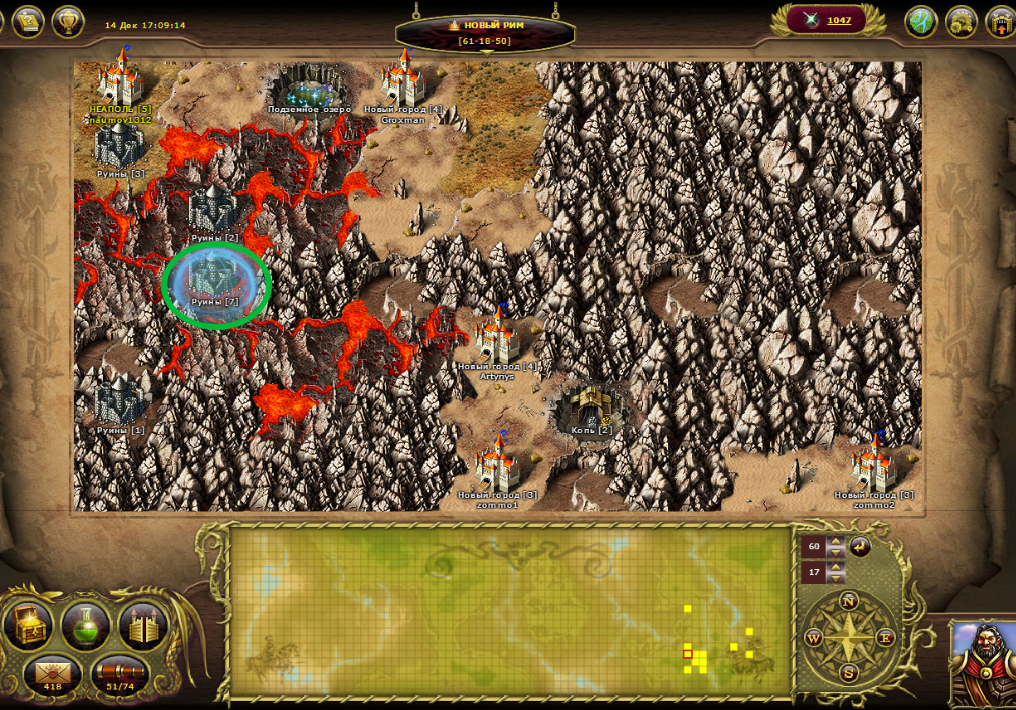Open the mail envelope showing 418
The height and width of the screenshot is (710, 1016).
tap(52, 675)
